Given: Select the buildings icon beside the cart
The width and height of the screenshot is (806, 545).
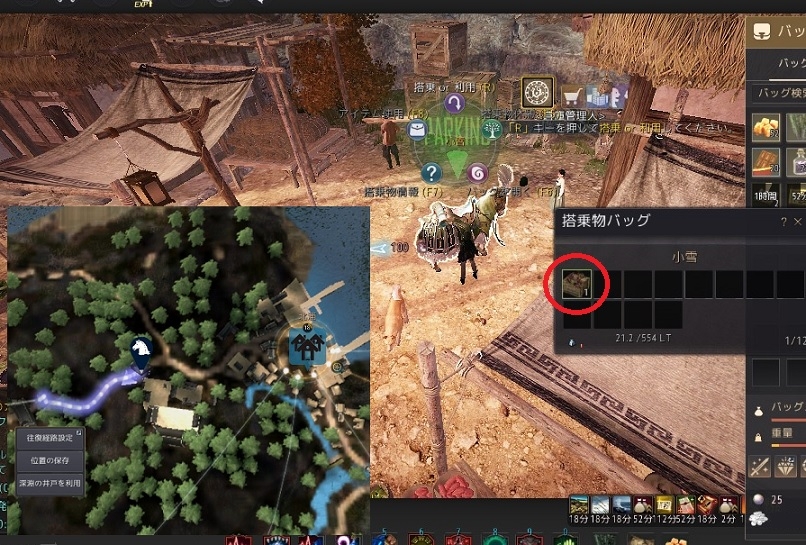Looking at the screenshot, I should pos(600,96).
